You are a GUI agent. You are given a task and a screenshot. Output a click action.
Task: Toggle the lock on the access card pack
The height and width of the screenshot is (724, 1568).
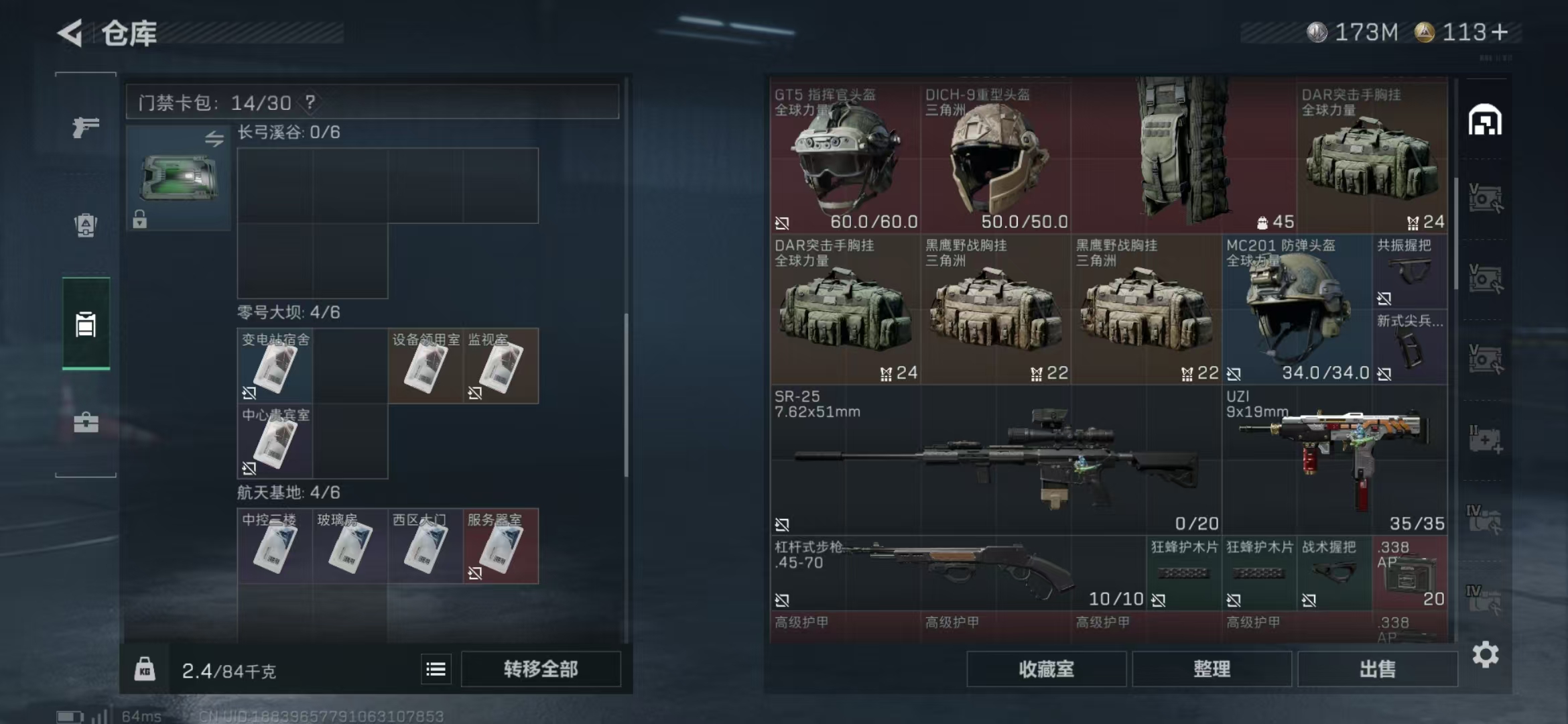click(x=140, y=220)
